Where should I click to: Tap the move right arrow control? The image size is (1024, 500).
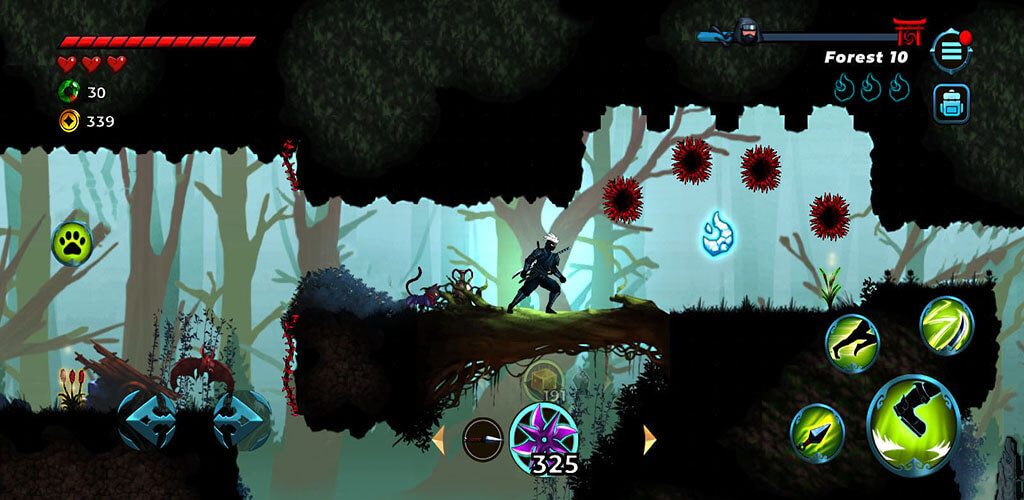click(x=241, y=418)
